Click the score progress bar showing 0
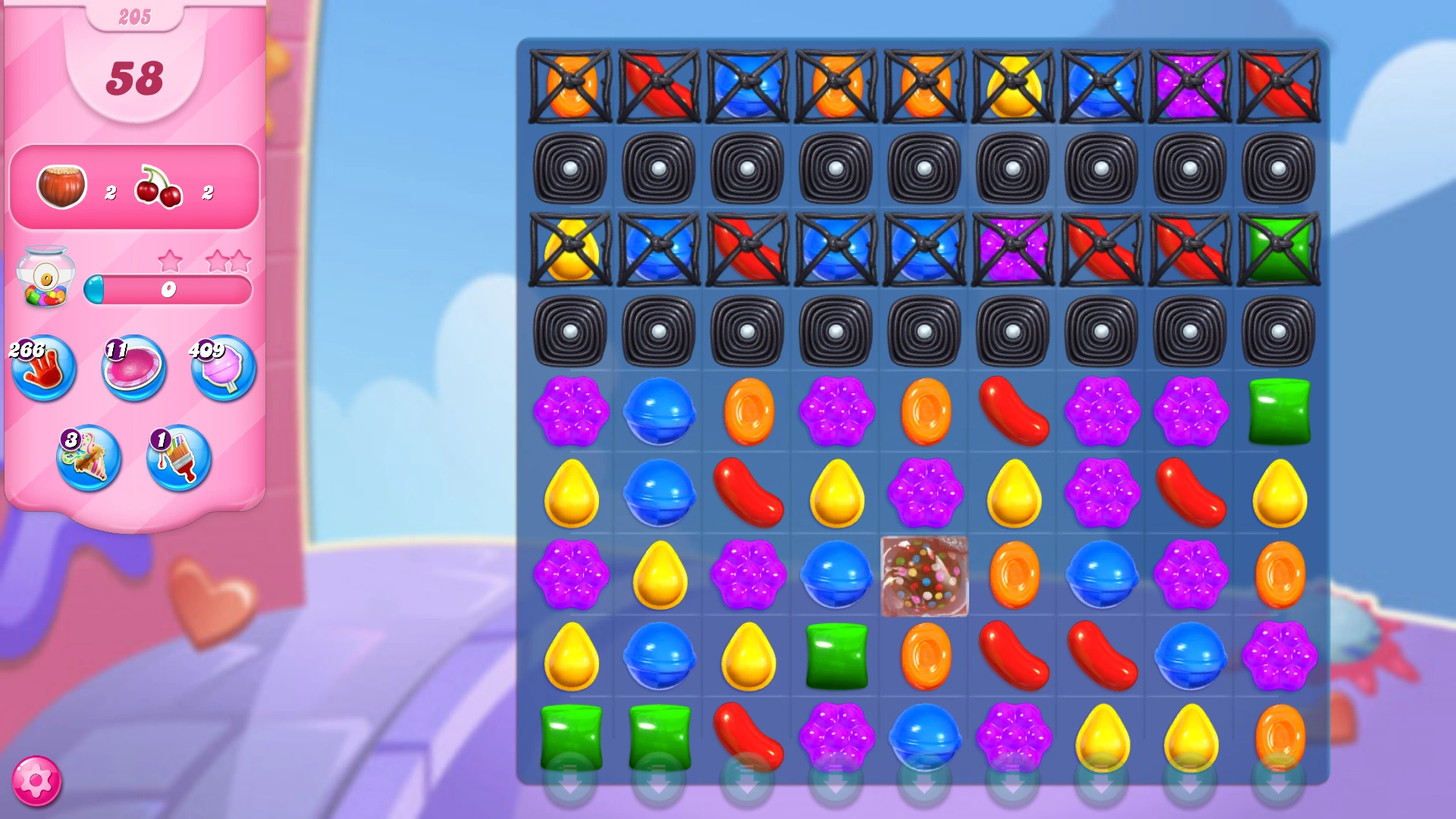Screen dimensions: 1456x819 (169, 287)
